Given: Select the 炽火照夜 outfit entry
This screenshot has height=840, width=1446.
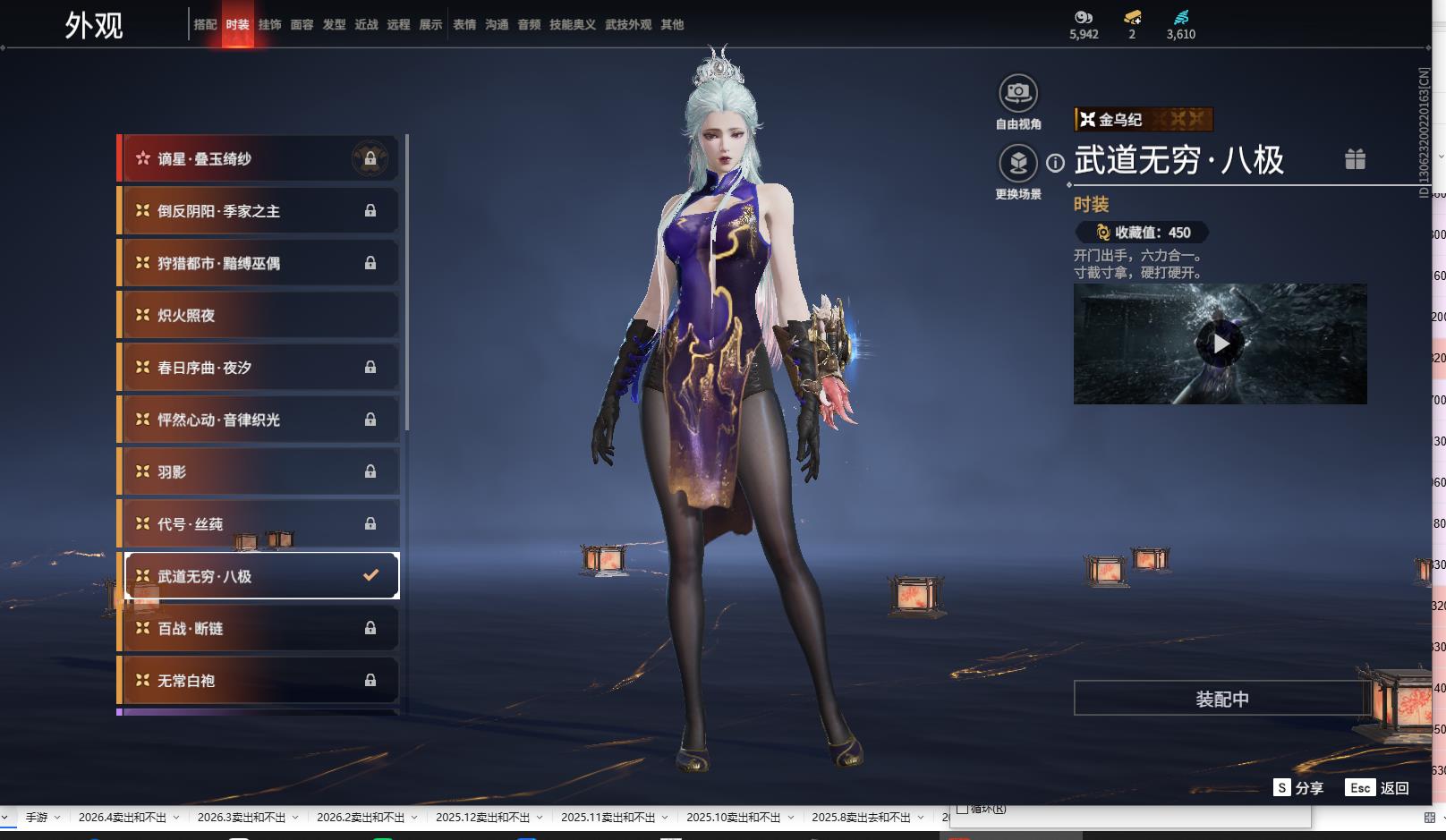Looking at the screenshot, I should [259, 316].
